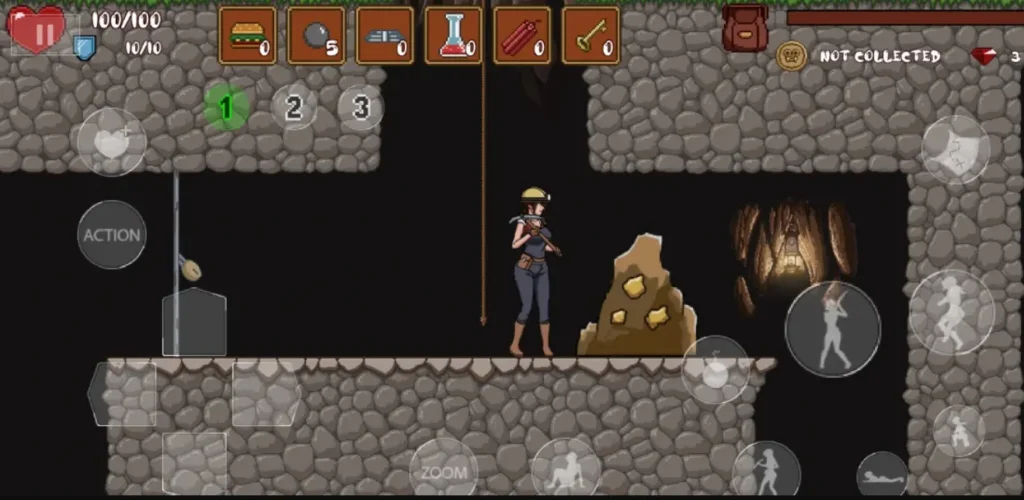Tap the up arrow on the d-pad
Viewport: 1024px width, 500px height.
pos(194,322)
